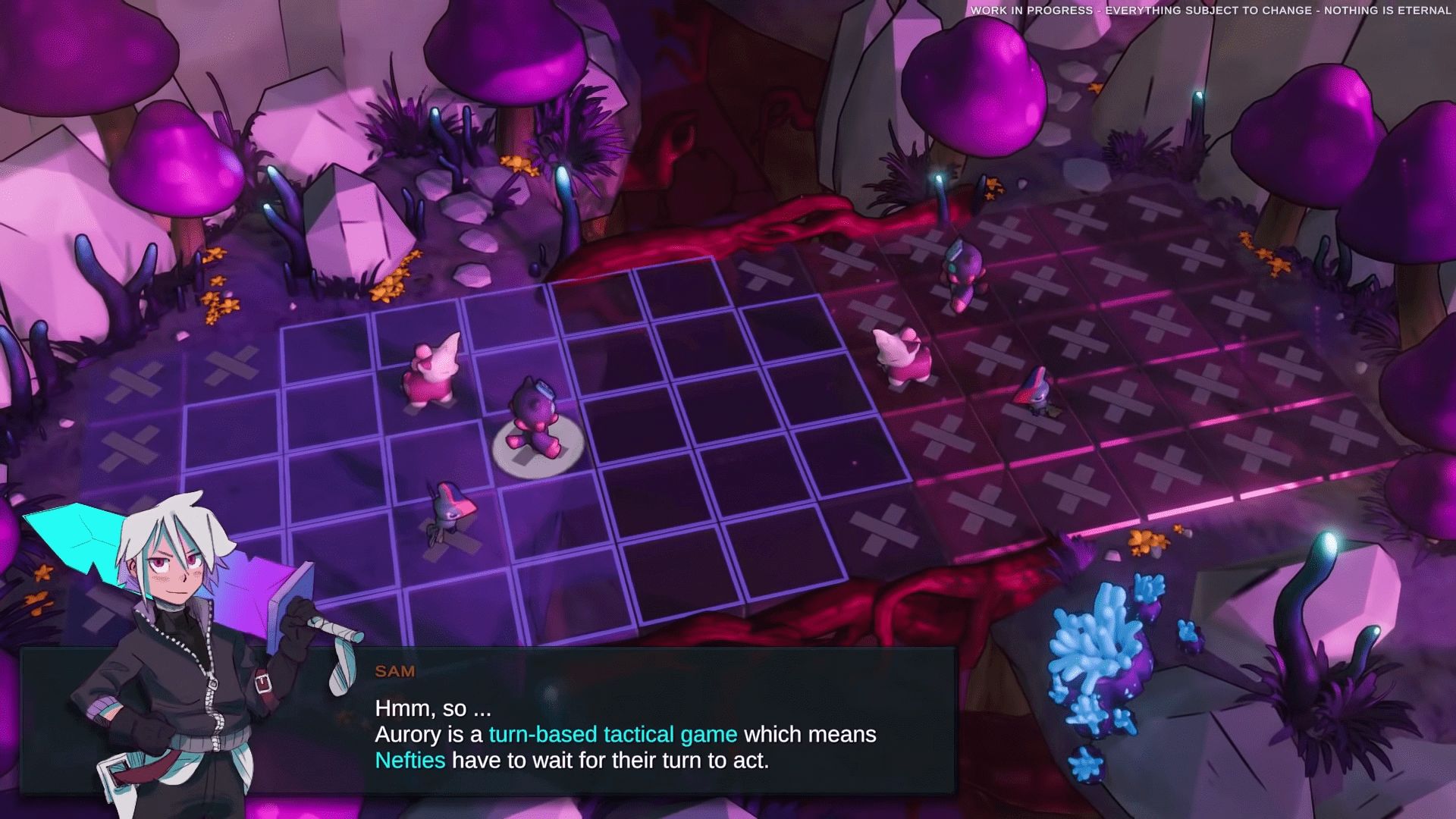Select the Nefty standing on the white circle marker
This screenshot has width=1456, height=819.
535,422
